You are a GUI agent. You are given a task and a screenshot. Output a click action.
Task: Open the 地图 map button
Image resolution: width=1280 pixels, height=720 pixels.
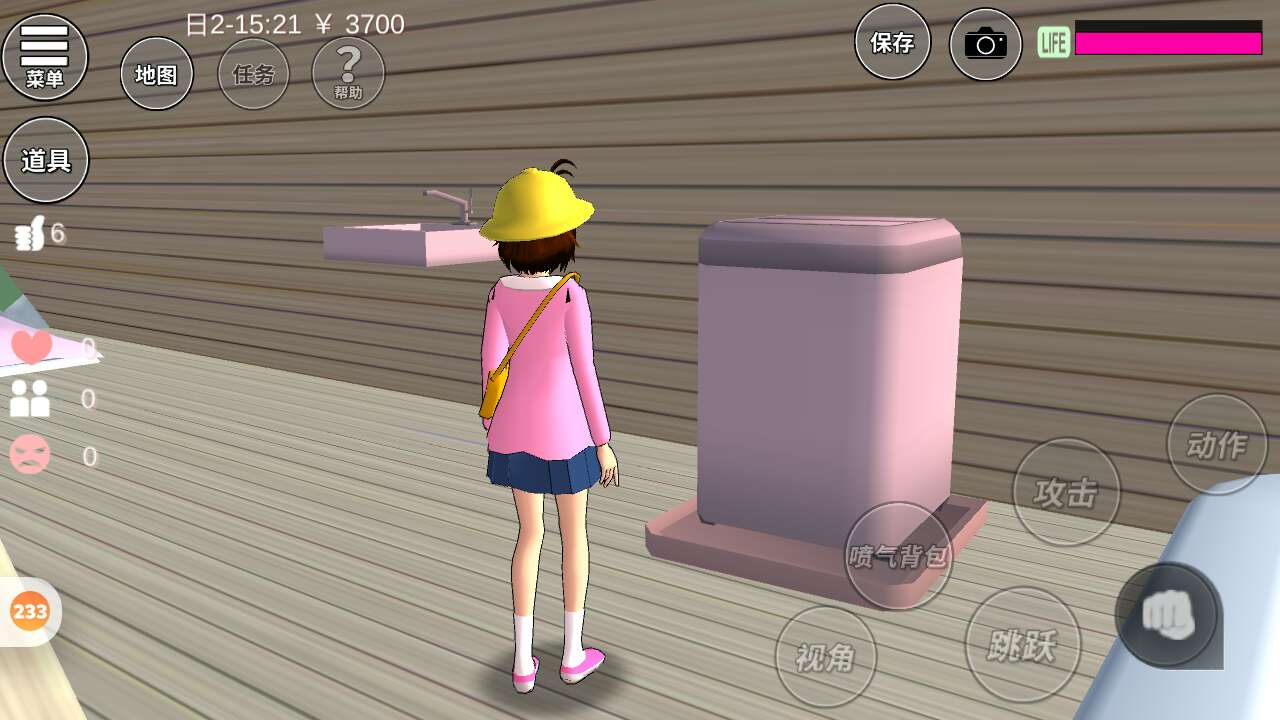tap(156, 74)
